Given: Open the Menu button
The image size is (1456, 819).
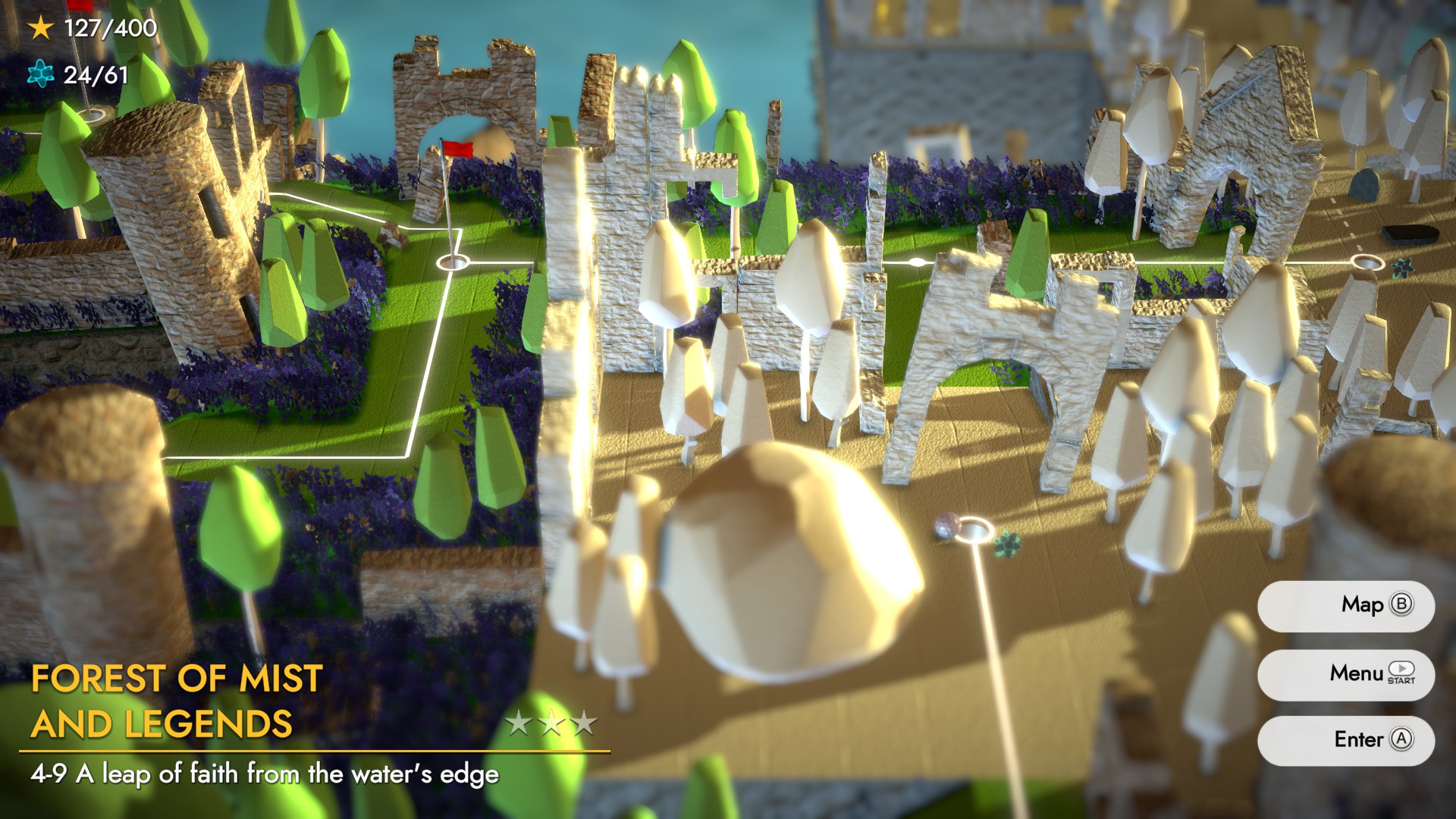Looking at the screenshot, I should 1345,673.
